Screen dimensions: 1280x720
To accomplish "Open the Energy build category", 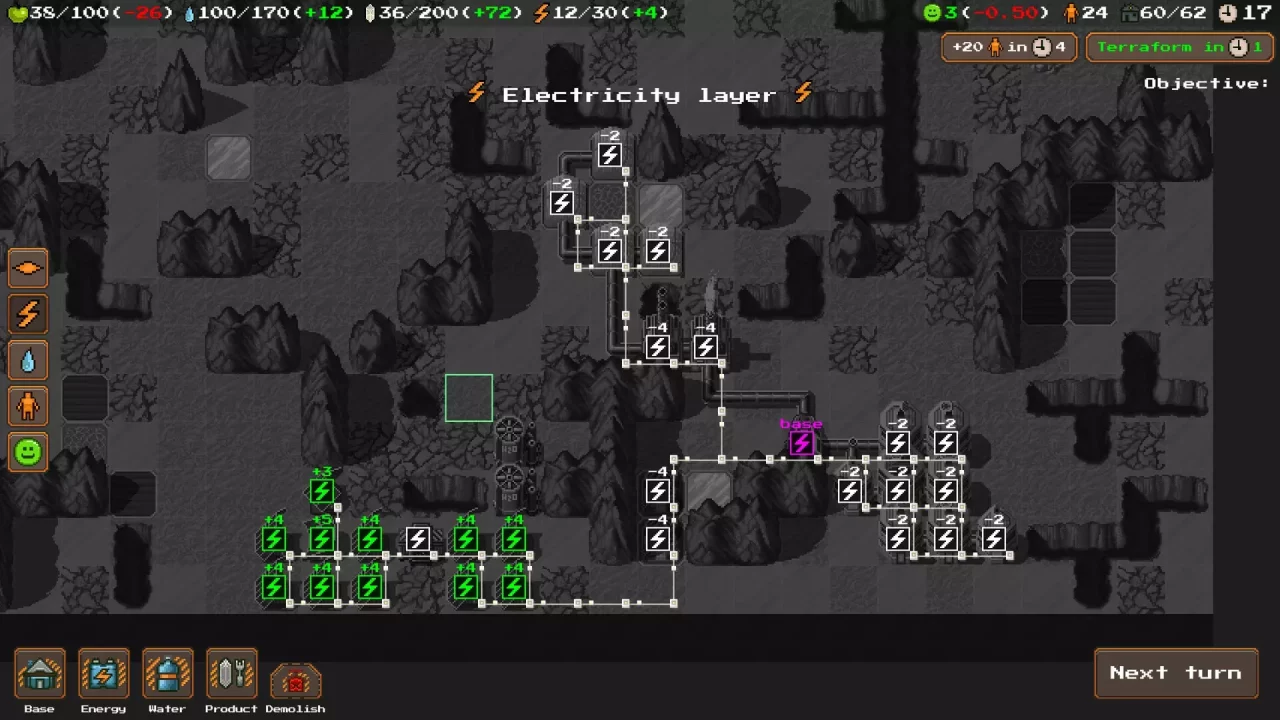I will 103,675.
